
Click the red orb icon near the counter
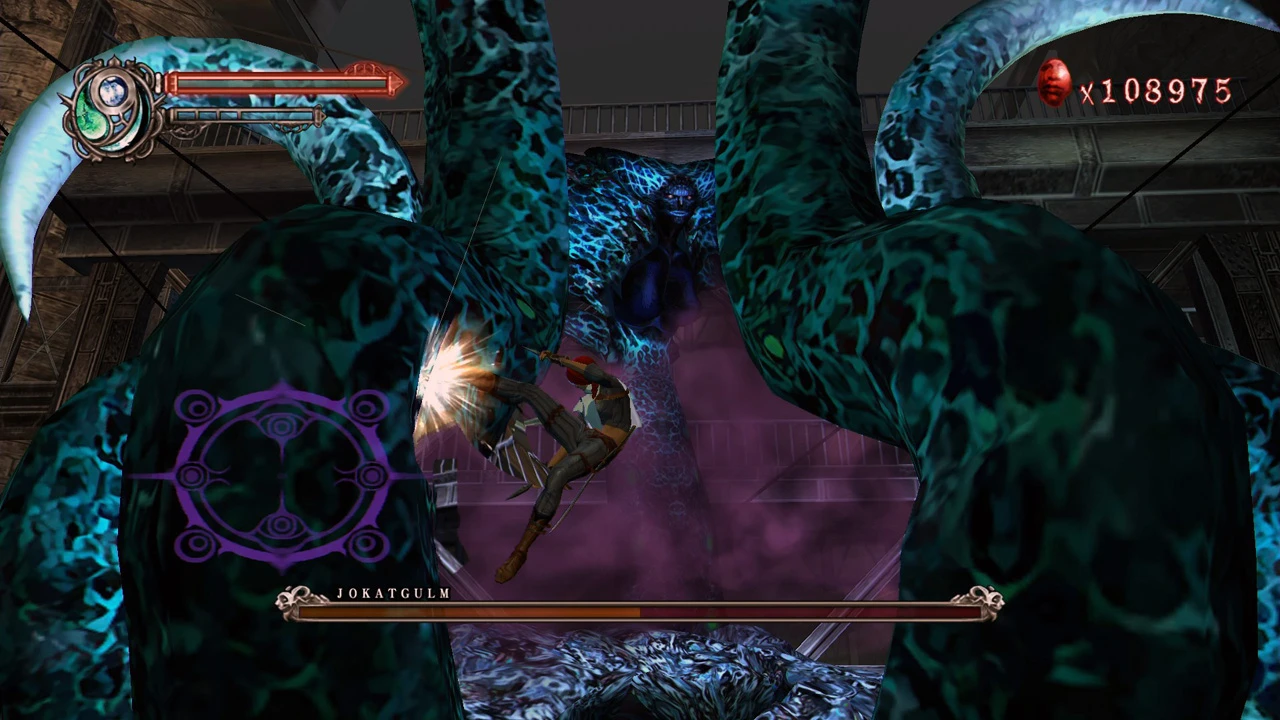pos(1055,85)
